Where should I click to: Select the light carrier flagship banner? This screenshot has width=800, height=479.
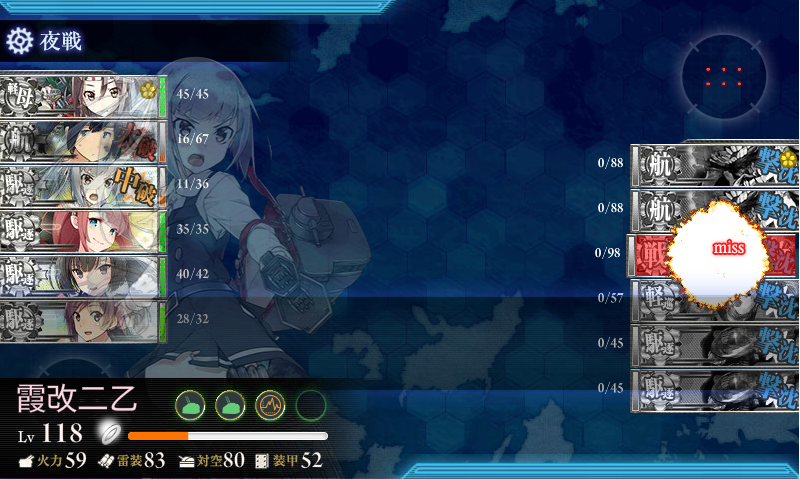(x=82, y=96)
